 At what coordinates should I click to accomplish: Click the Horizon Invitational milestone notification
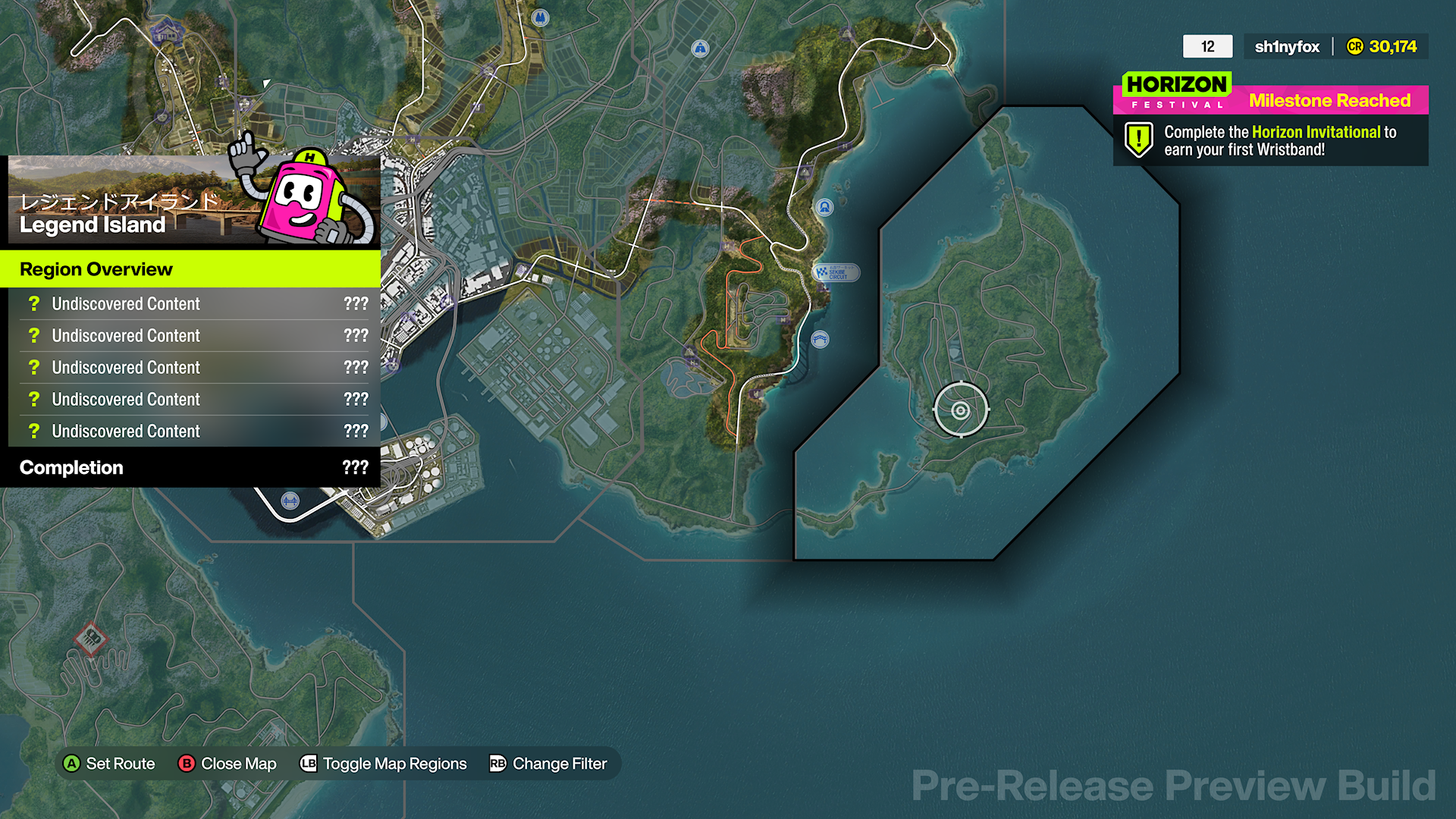(x=1269, y=140)
